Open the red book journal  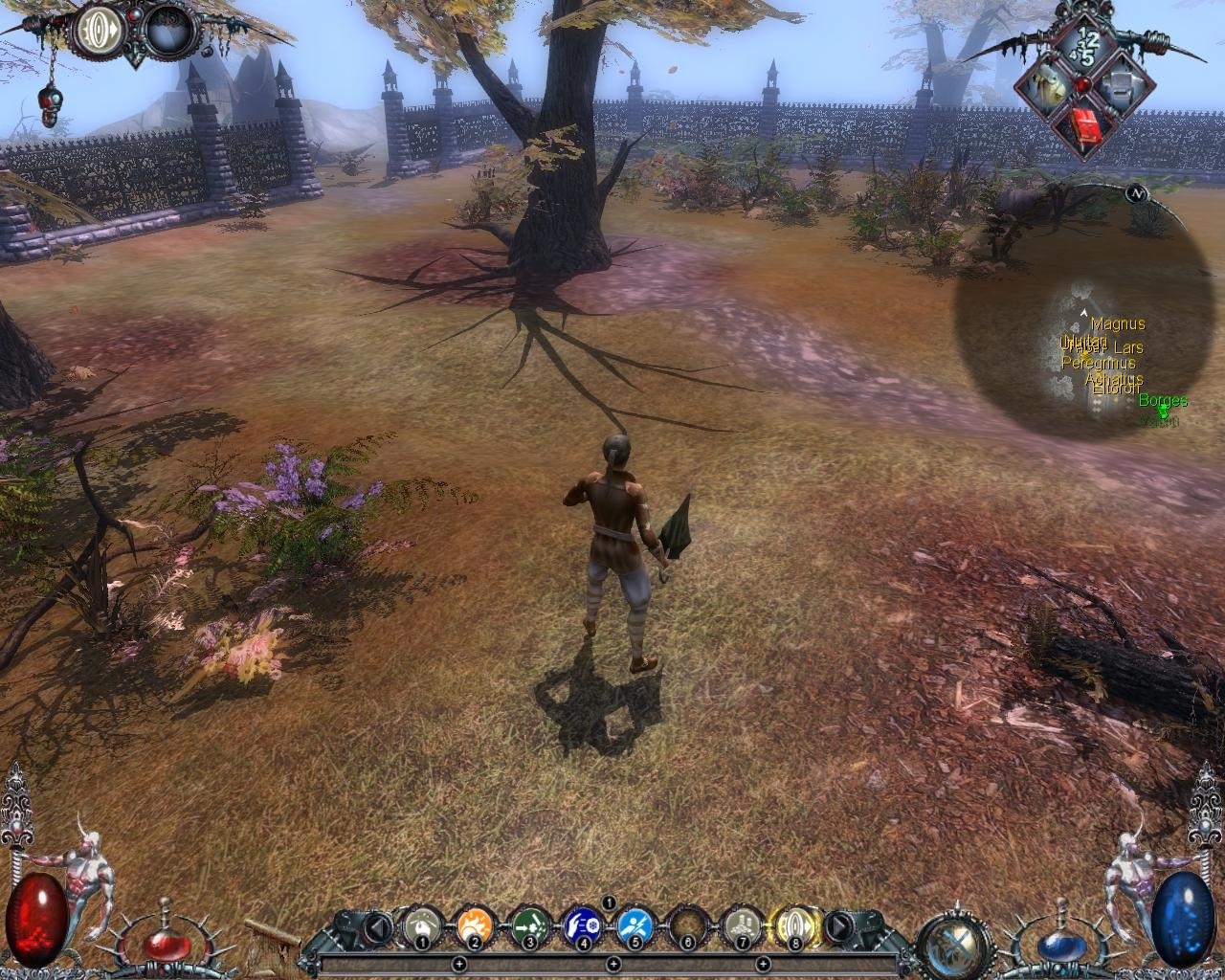[1084, 123]
